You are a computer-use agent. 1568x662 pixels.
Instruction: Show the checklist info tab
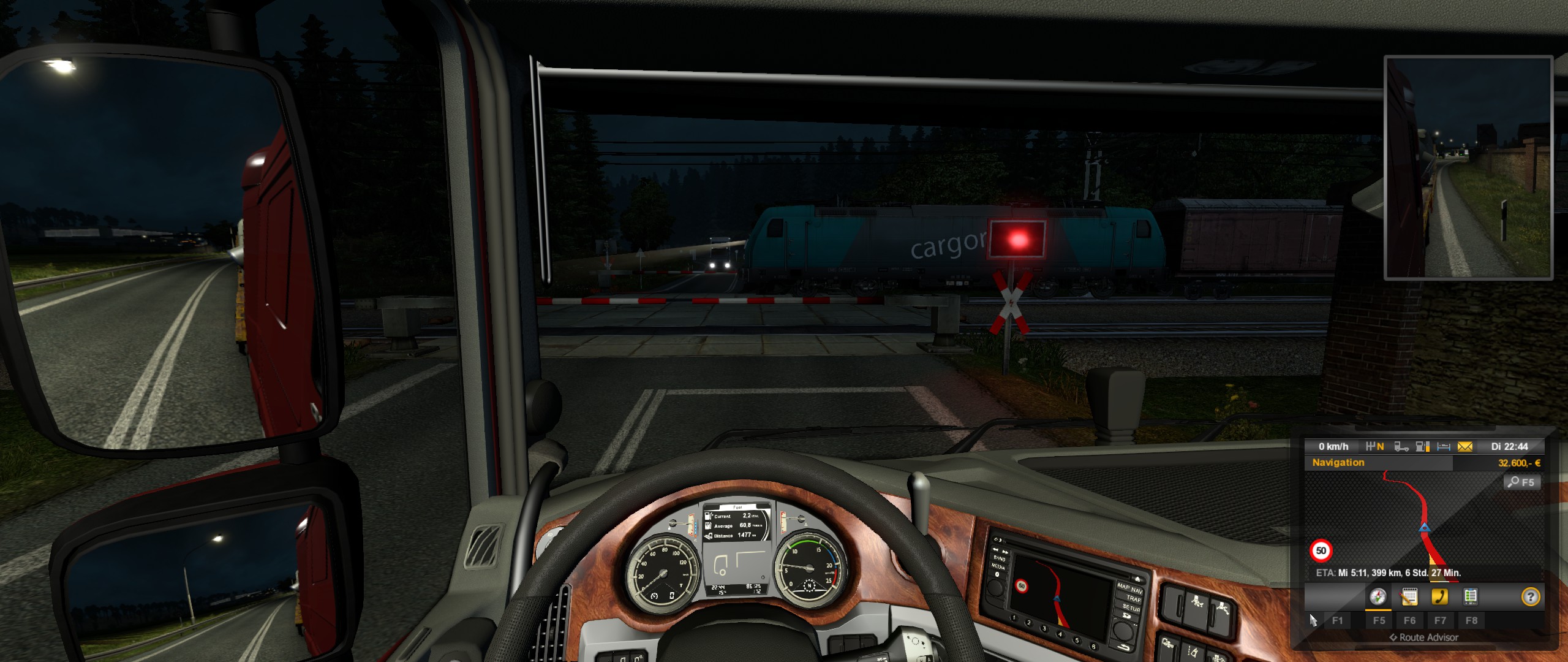pos(1470,596)
